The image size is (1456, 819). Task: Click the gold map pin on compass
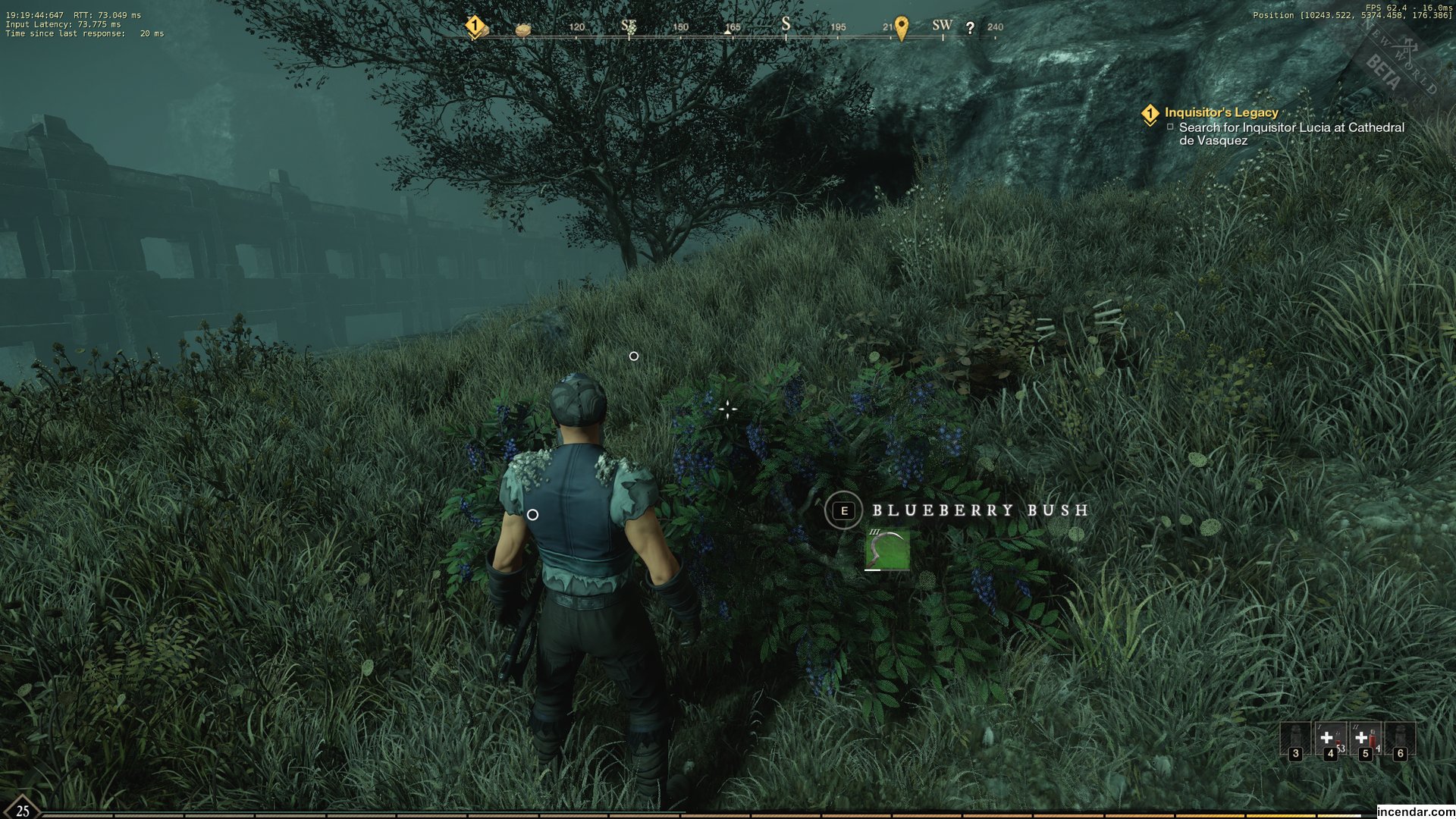pyautogui.click(x=901, y=28)
